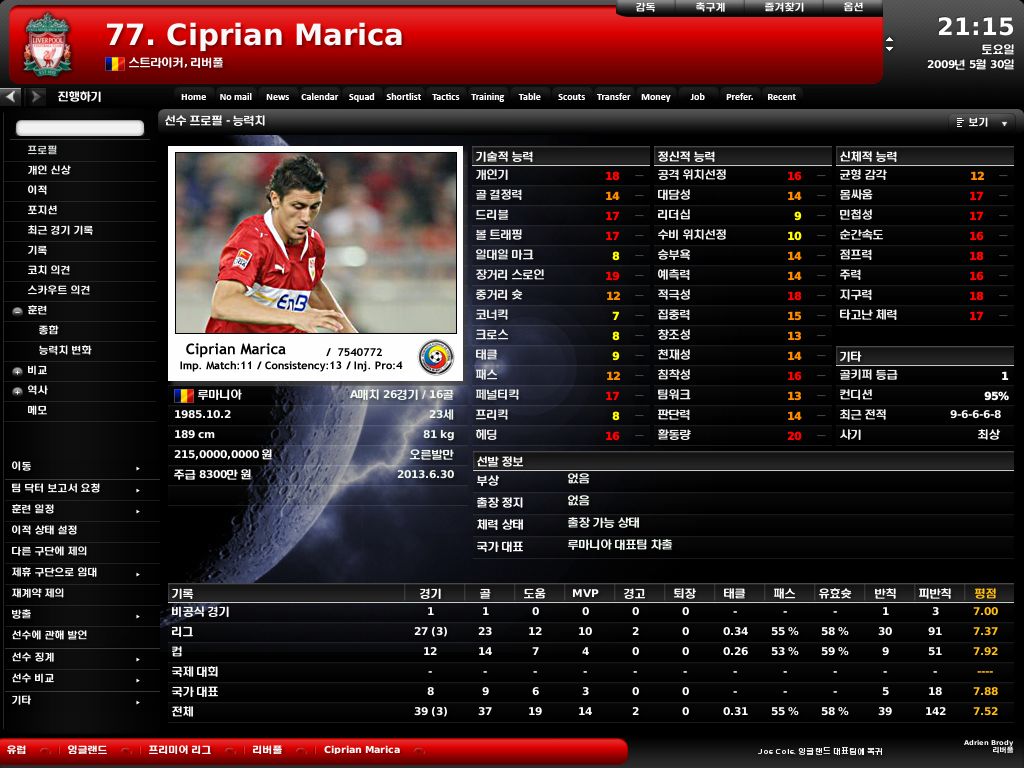Open the 스카우트 의견 sidebar entry
This screenshot has width=1024, height=768.
coord(59,290)
